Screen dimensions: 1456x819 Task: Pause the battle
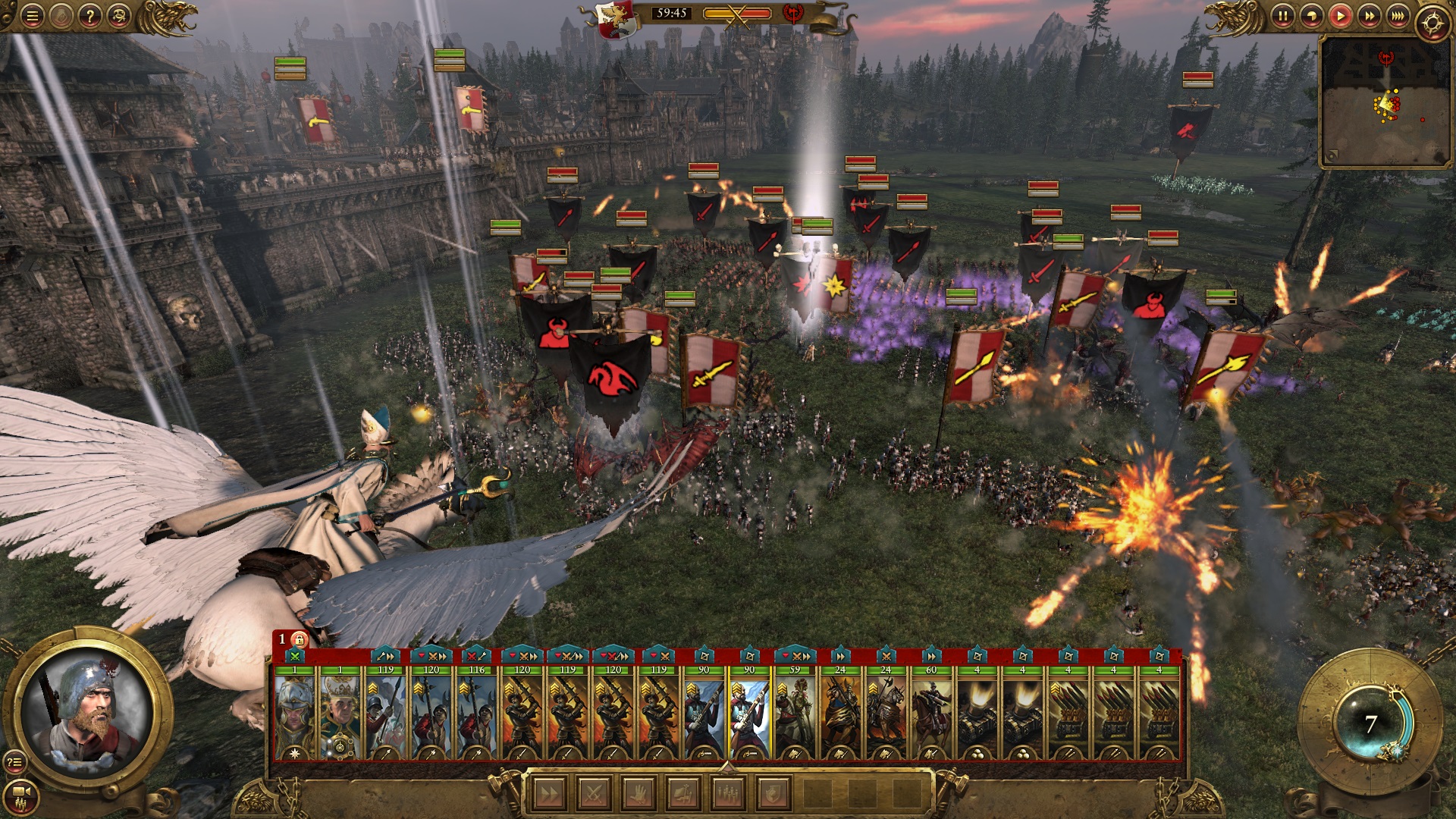click(1282, 16)
